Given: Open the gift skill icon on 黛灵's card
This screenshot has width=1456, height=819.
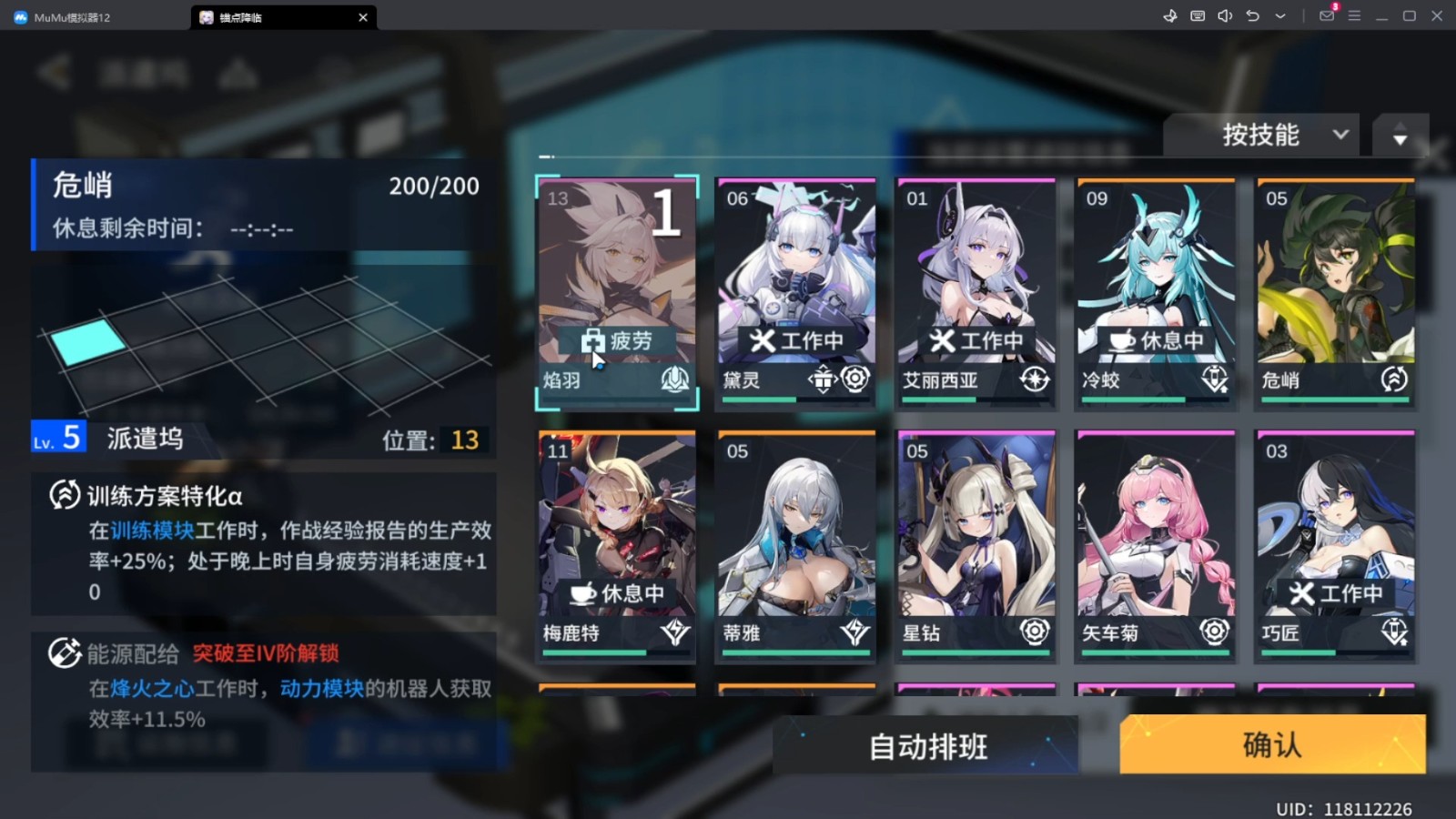Looking at the screenshot, I should [x=823, y=380].
